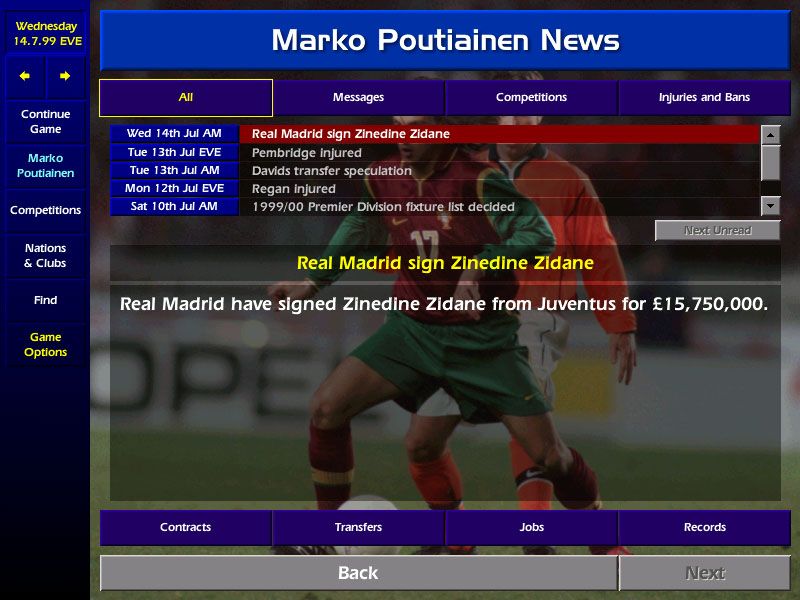Read the Davids transfer speculation message
The image size is (800, 600).
(498, 171)
